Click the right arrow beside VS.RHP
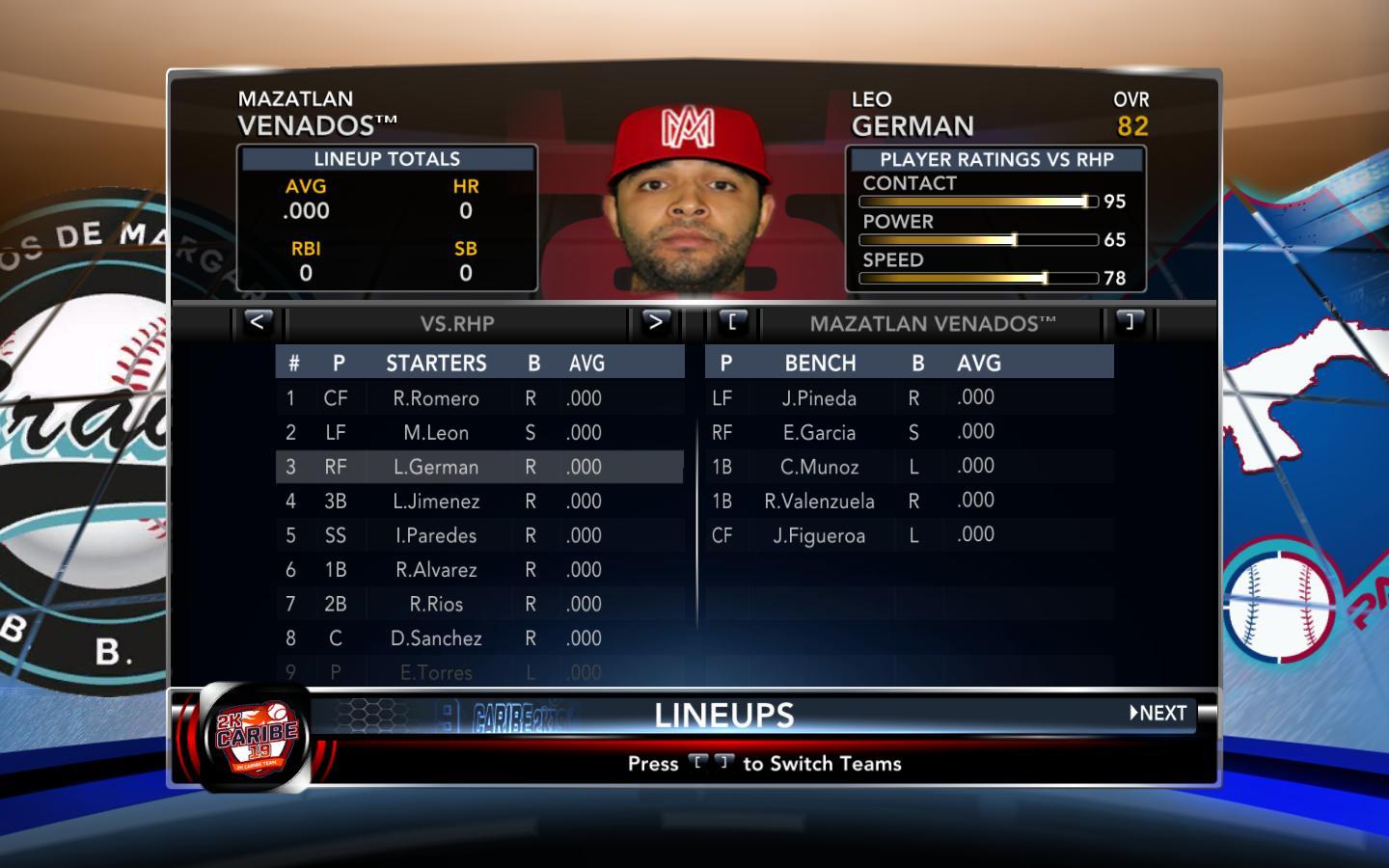The height and width of the screenshot is (868, 1389). [x=655, y=322]
